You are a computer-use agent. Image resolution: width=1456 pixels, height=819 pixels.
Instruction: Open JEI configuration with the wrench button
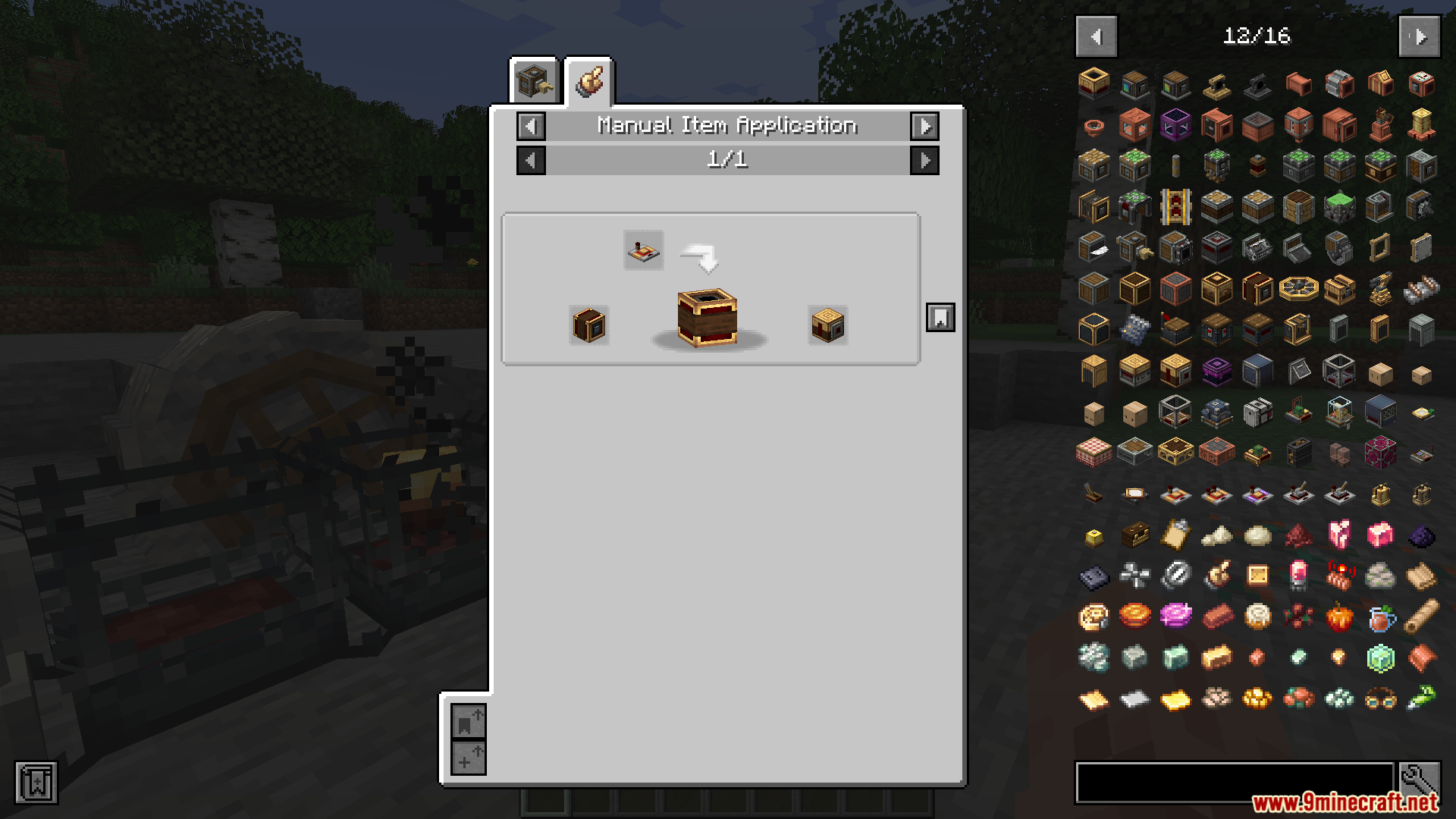point(1420,781)
